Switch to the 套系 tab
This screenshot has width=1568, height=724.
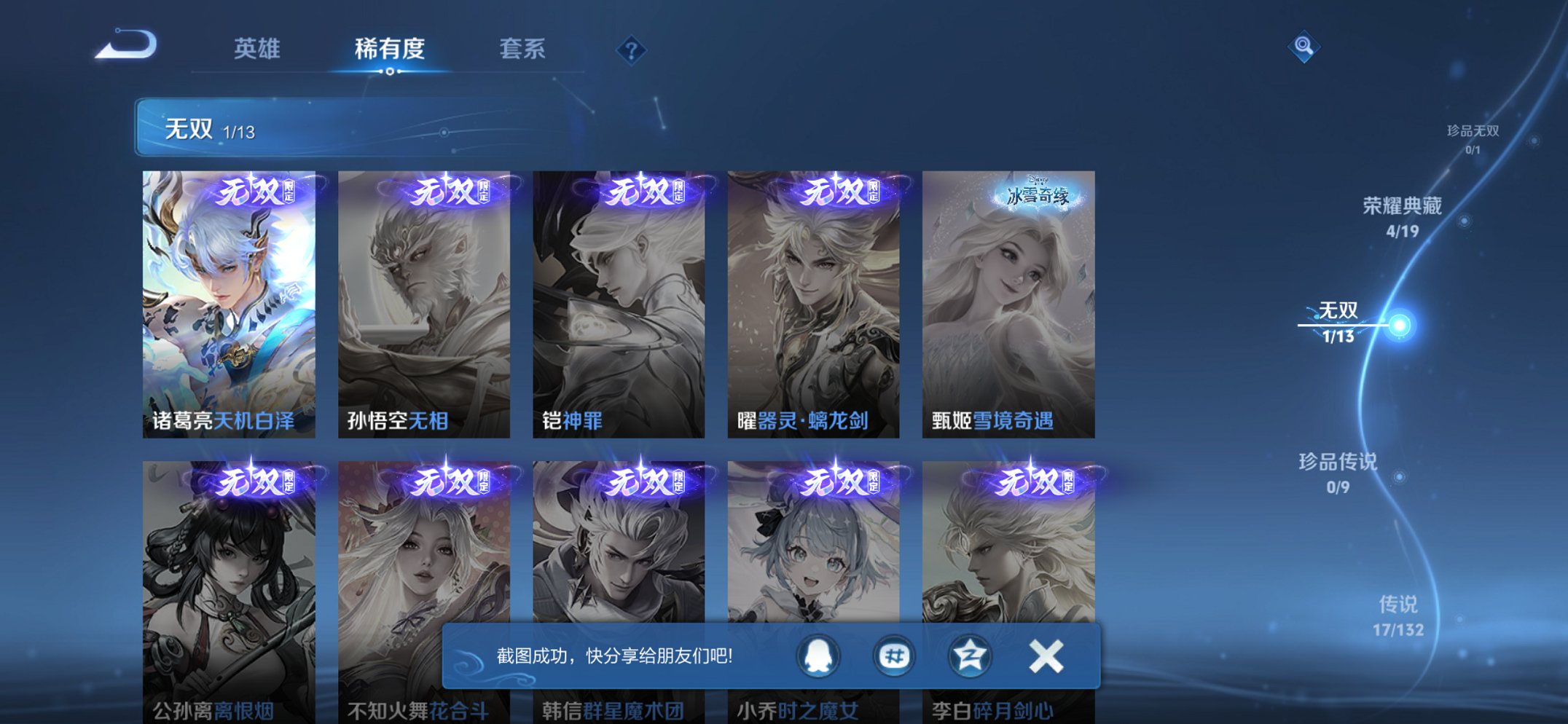point(523,49)
